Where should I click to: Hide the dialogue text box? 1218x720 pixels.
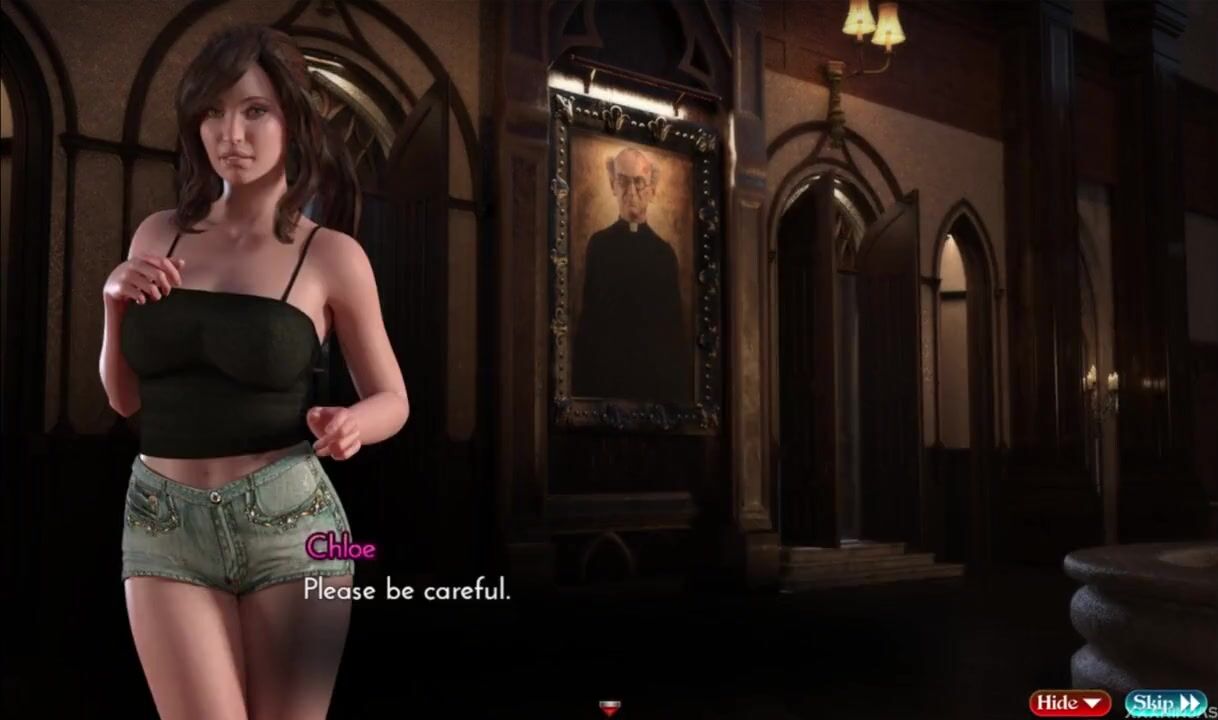[1070, 703]
